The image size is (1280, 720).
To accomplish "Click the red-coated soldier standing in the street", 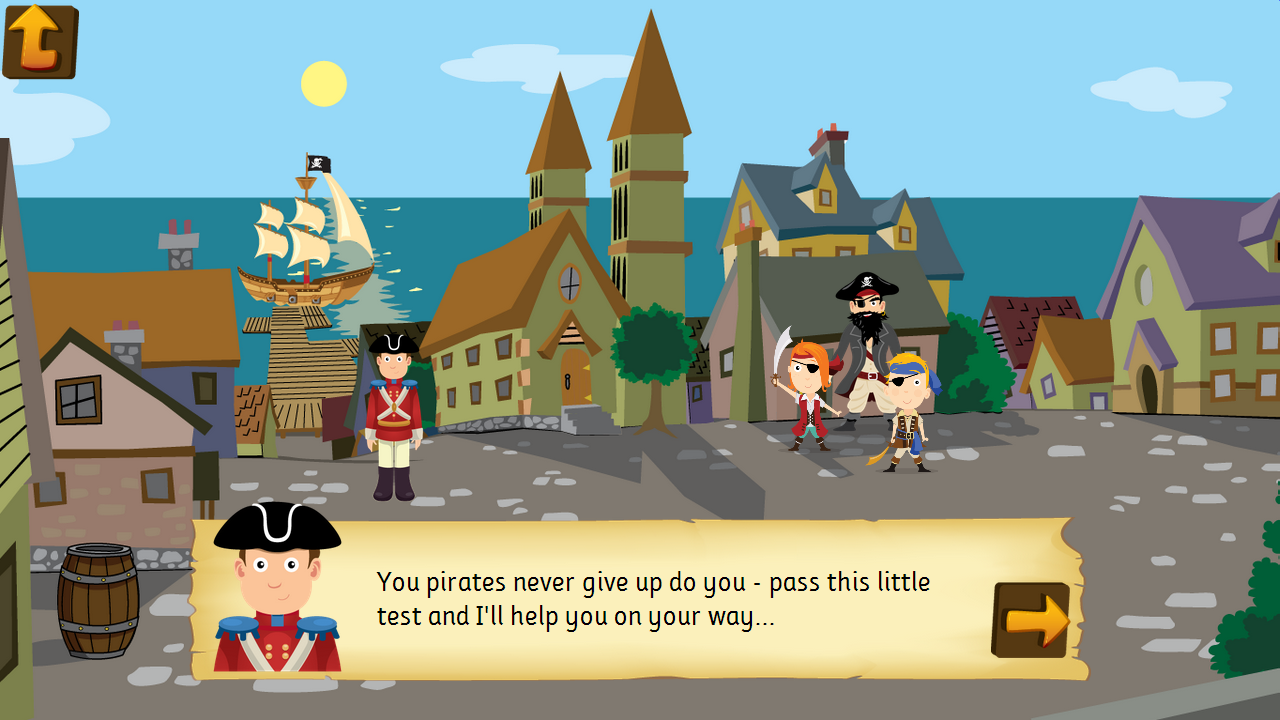I will (392, 410).
